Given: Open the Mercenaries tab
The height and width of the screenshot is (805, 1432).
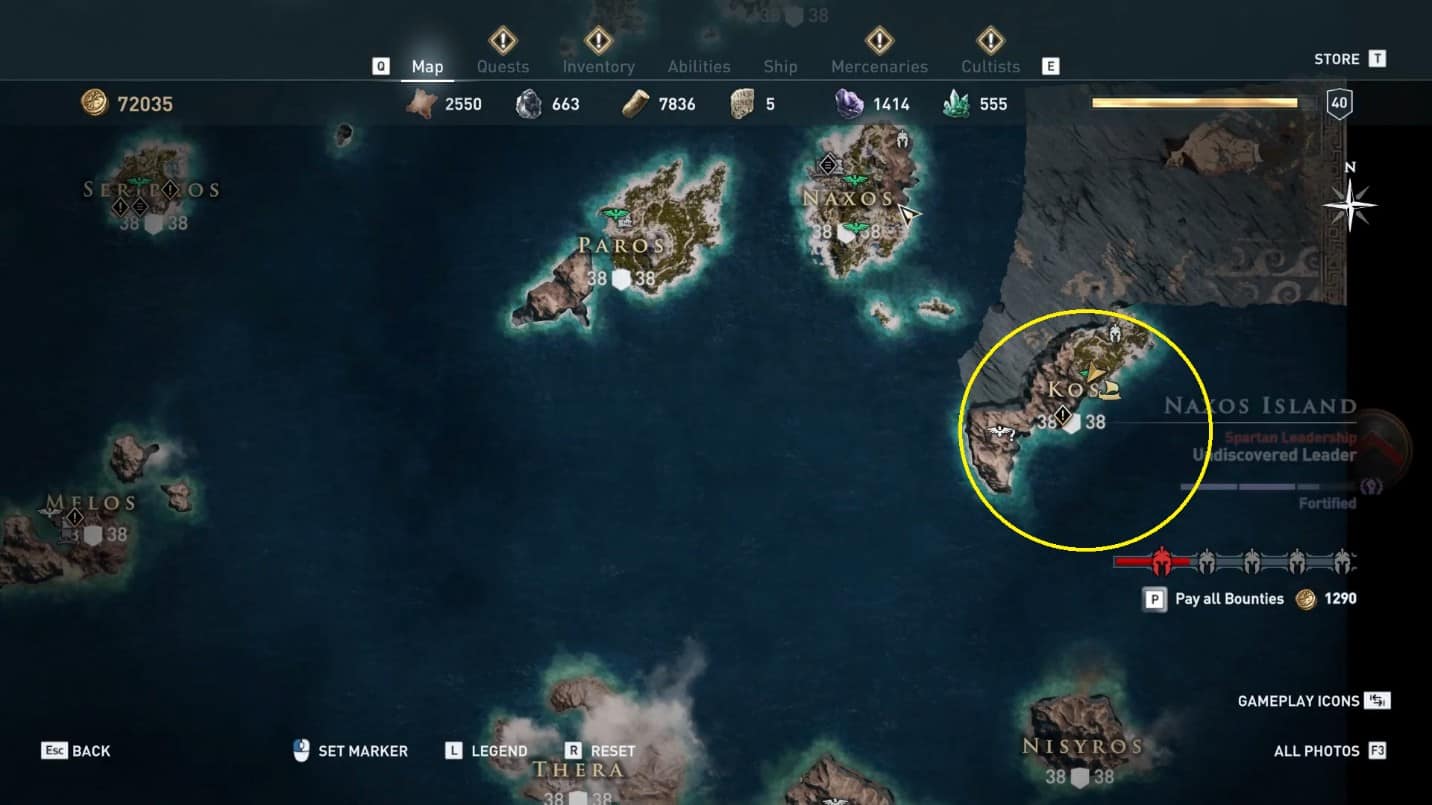Looking at the screenshot, I should [879, 67].
